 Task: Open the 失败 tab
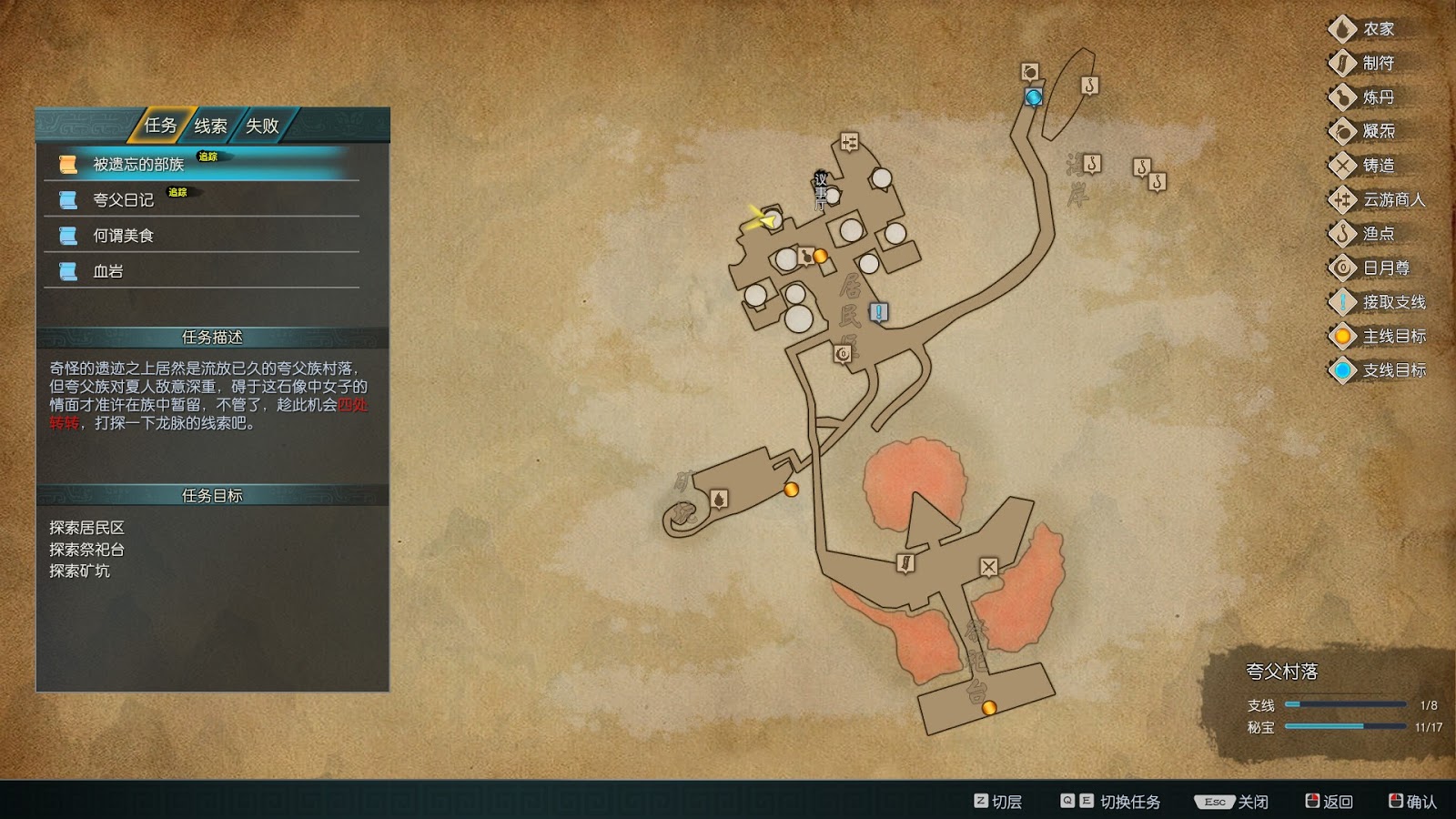click(x=262, y=126)
